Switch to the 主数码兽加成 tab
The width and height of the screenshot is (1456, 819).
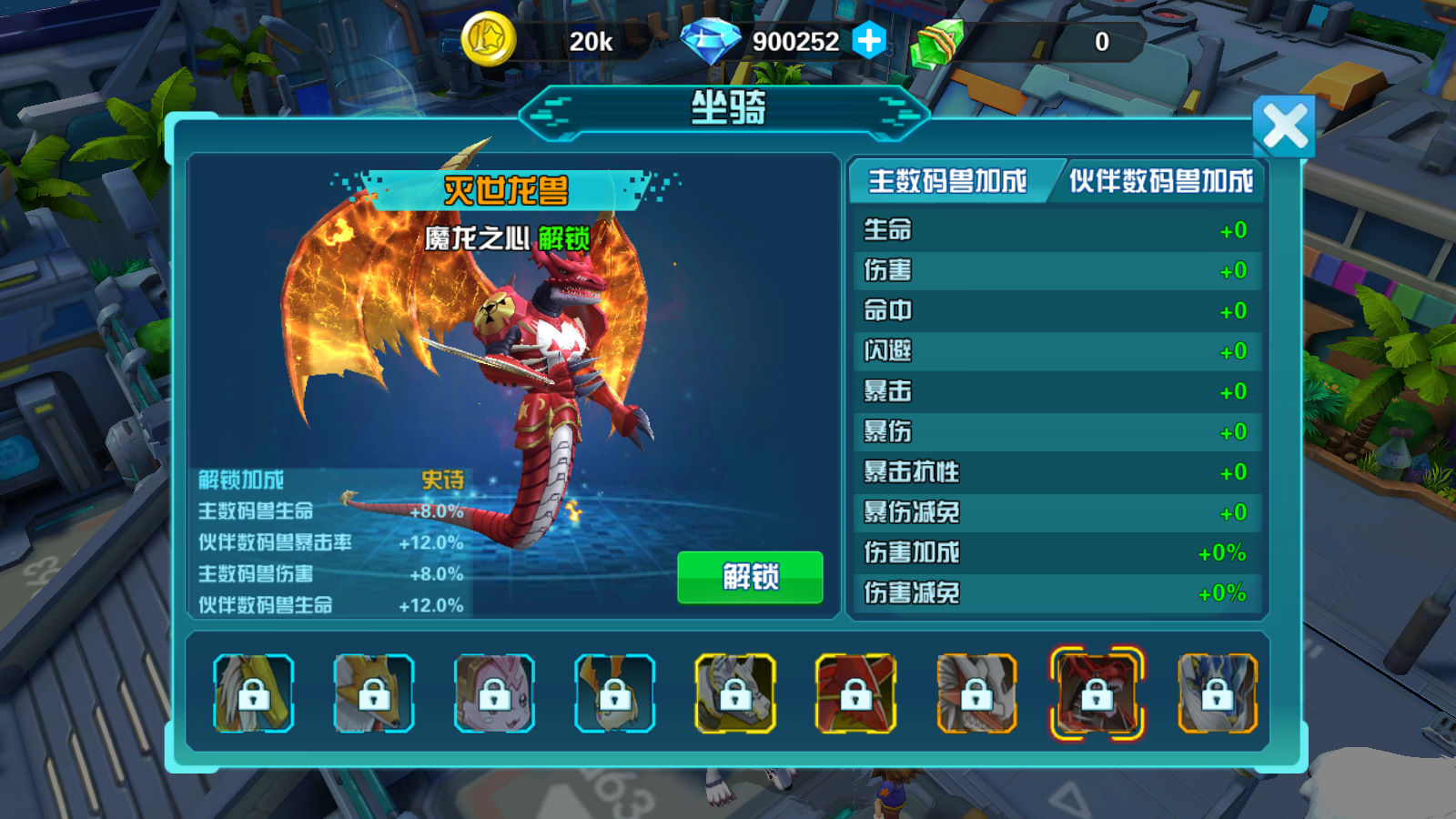[x=948, y=181]
